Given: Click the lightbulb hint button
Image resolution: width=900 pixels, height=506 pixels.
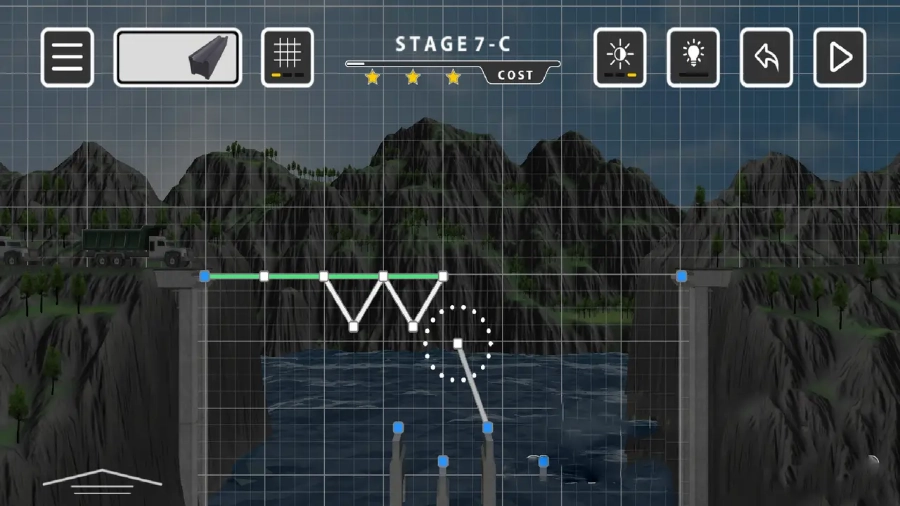Looking at the screenshot, I should coord(693,57).
